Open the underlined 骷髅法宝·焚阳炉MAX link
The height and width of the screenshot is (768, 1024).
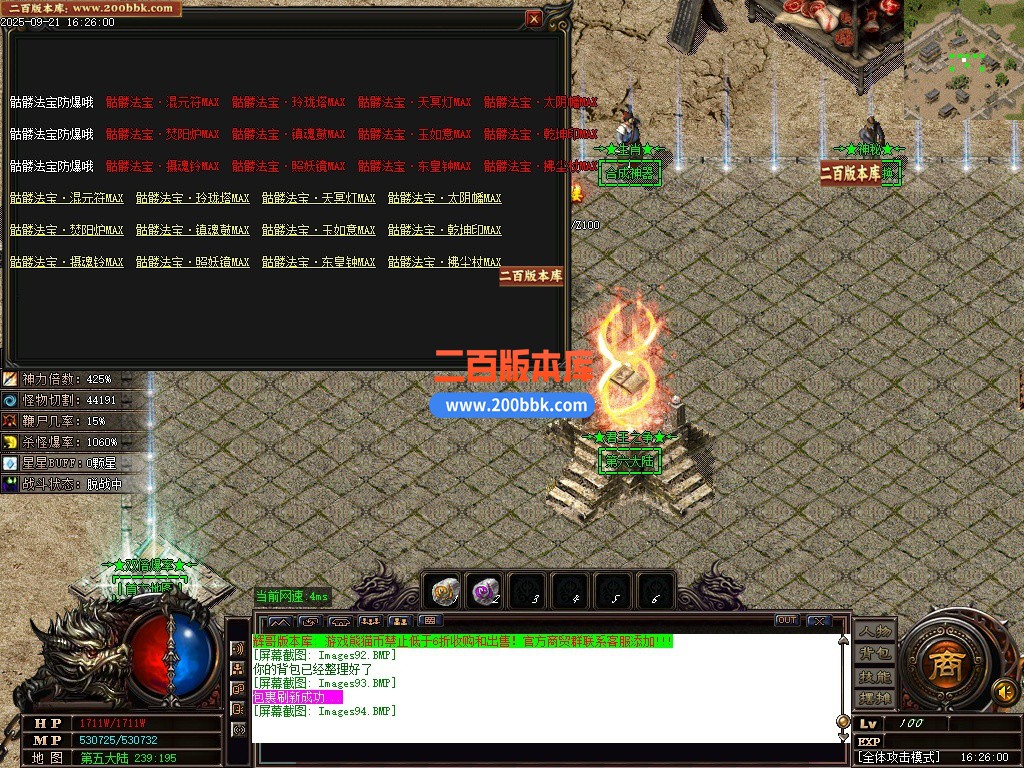click(67, 230)
